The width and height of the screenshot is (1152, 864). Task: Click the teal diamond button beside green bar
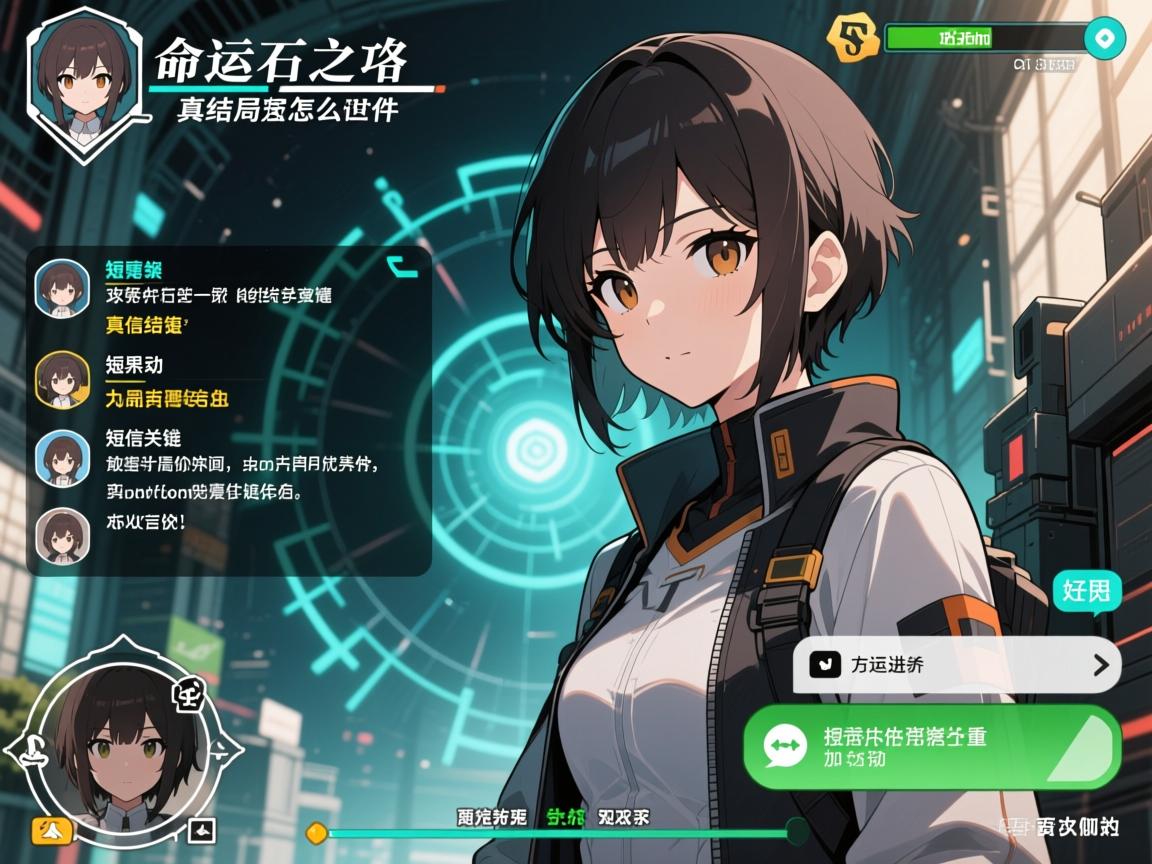click(1104, 39)
